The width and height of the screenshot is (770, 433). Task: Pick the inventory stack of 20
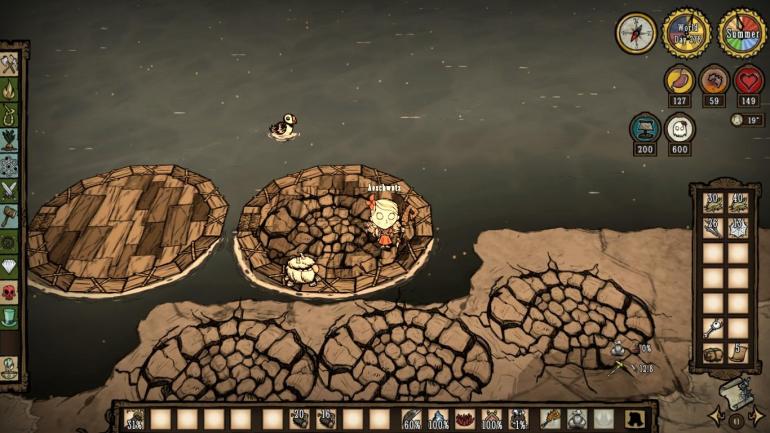[x=298, y=419]
